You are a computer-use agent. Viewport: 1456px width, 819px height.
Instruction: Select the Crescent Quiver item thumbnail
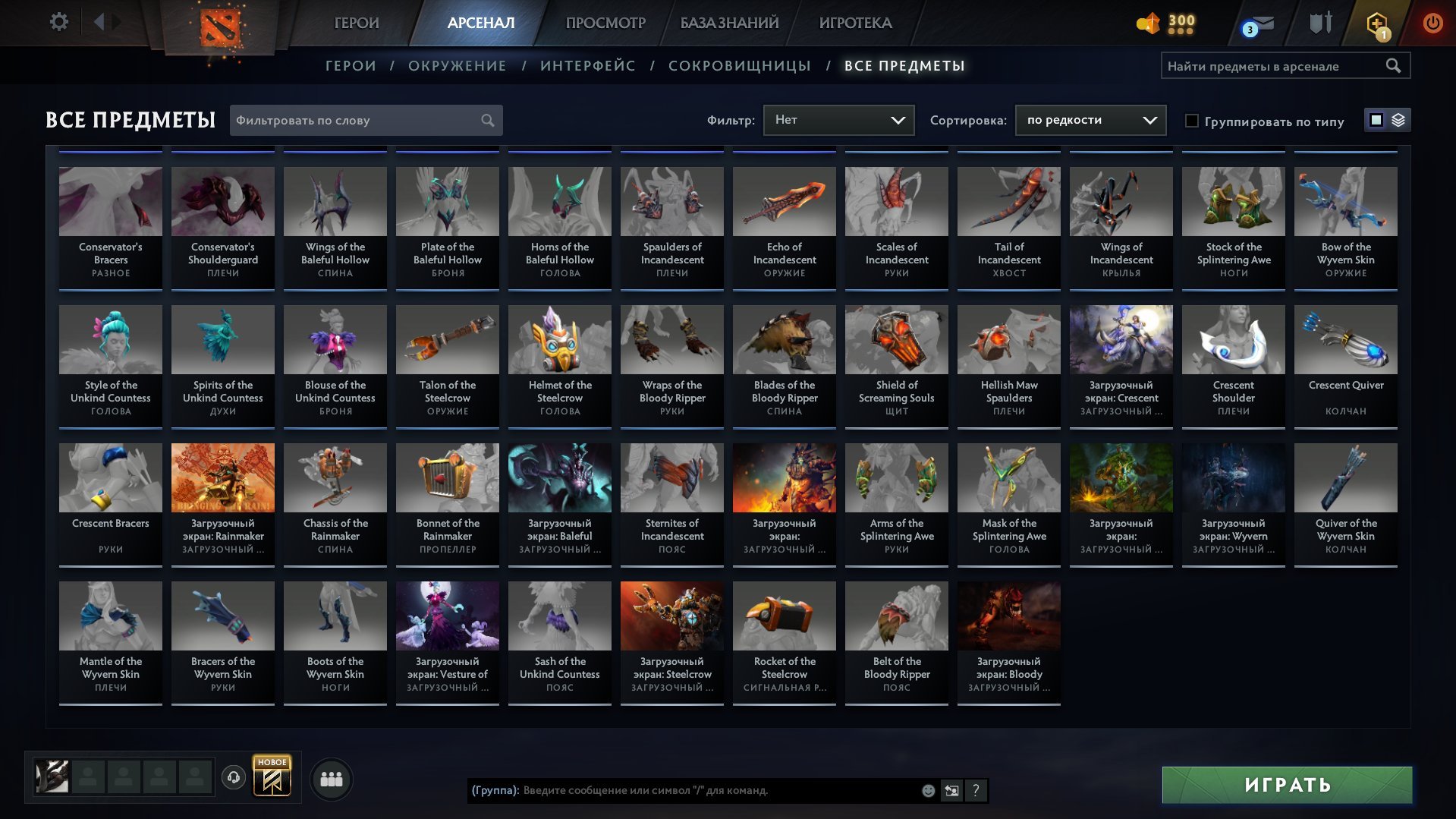tap(1345, 340)
